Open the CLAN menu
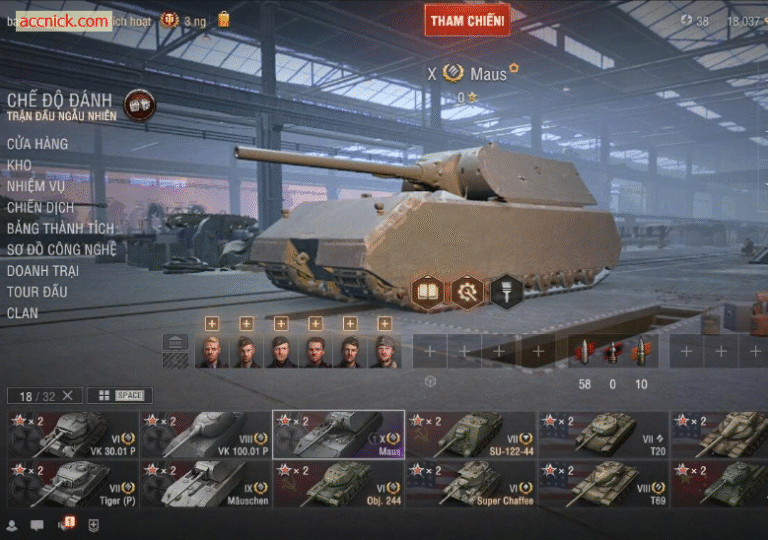 tap(23, 312)
